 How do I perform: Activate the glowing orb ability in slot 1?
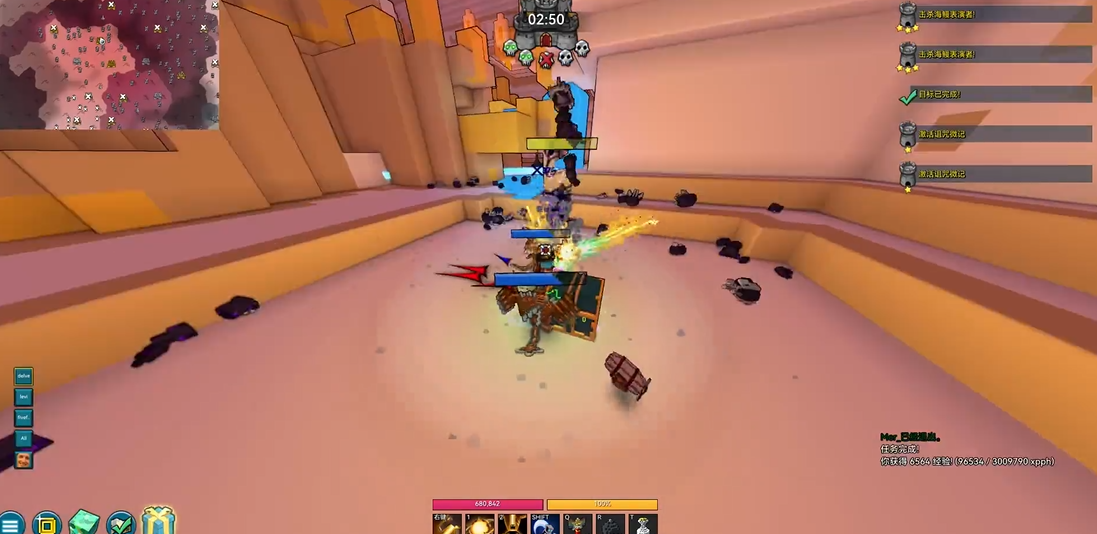point(479,524)
